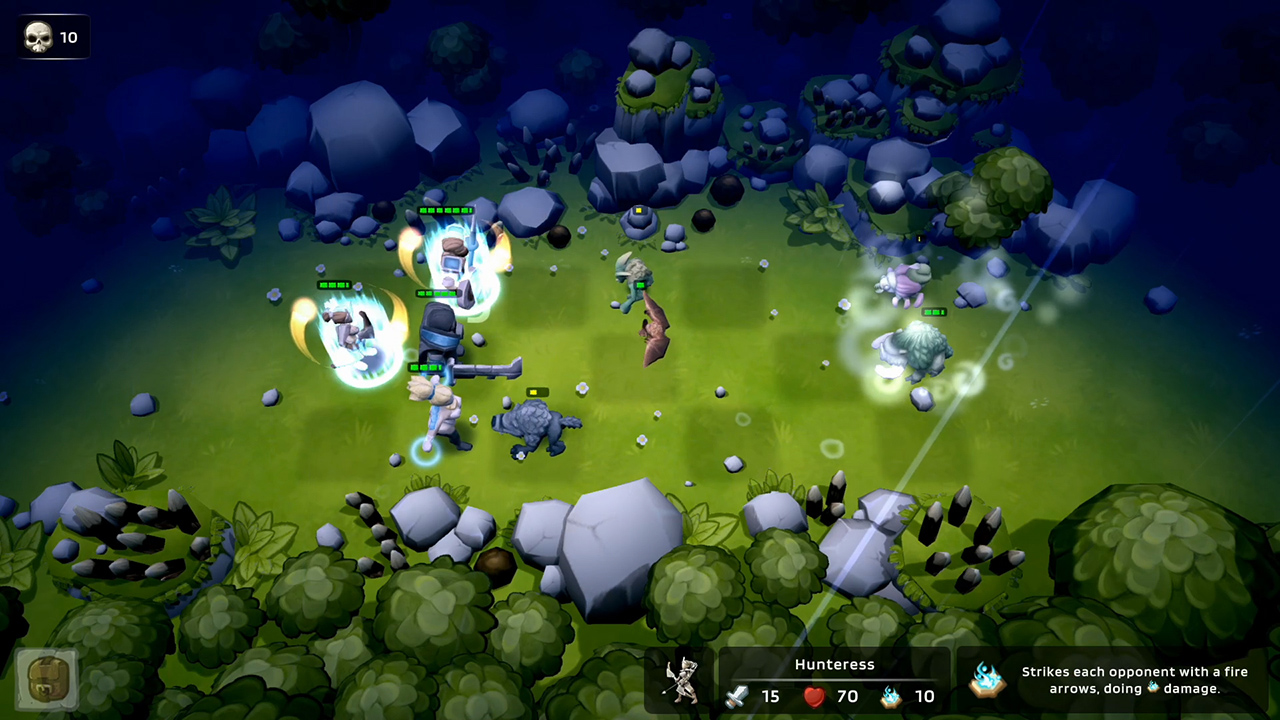Click the glowing robot unit with full health bar
The width and height of the screenshot is (1280, 720).
point(452,260)
